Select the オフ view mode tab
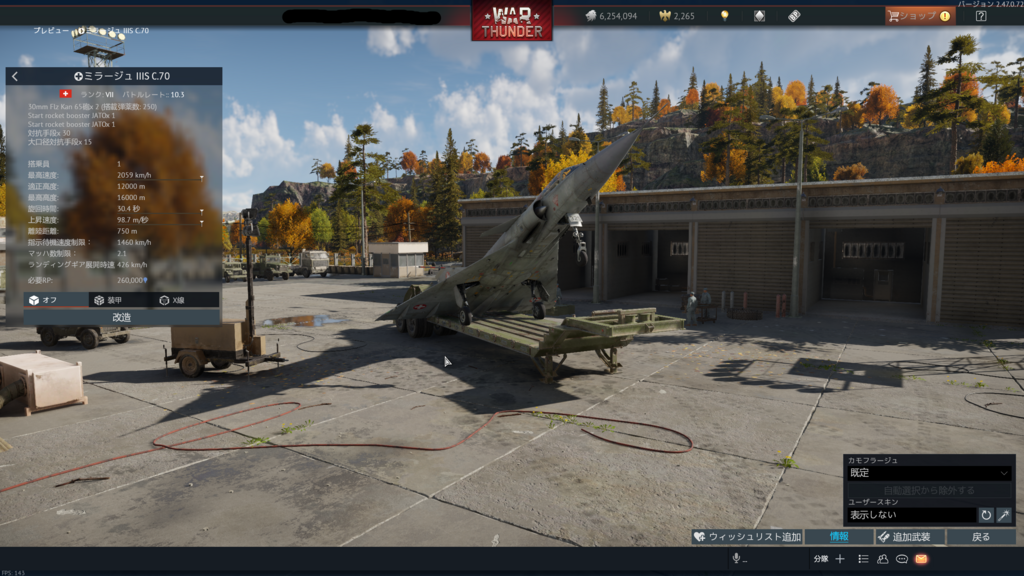The image size is (1024, 576). [42, 300]
